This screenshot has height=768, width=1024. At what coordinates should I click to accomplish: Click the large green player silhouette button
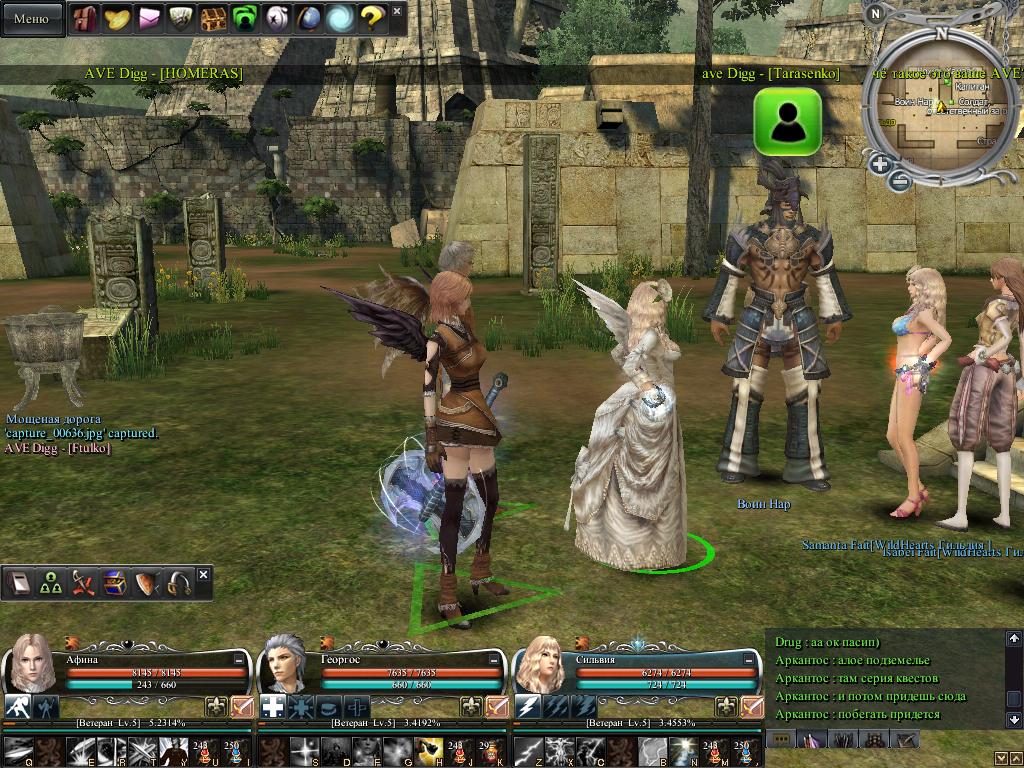tap(787, 121)
